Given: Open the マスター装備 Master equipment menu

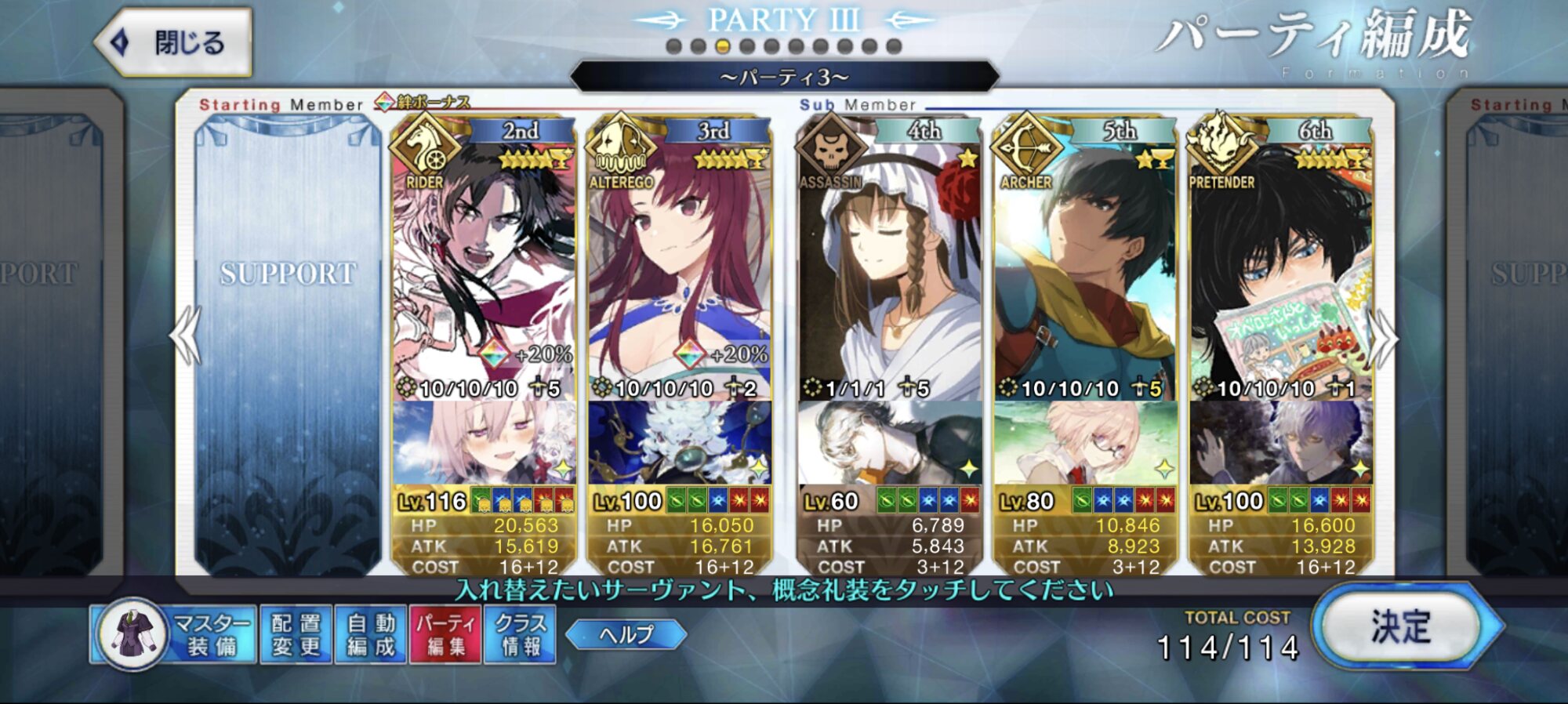Looking at the screenshot, I should (174, 634).
